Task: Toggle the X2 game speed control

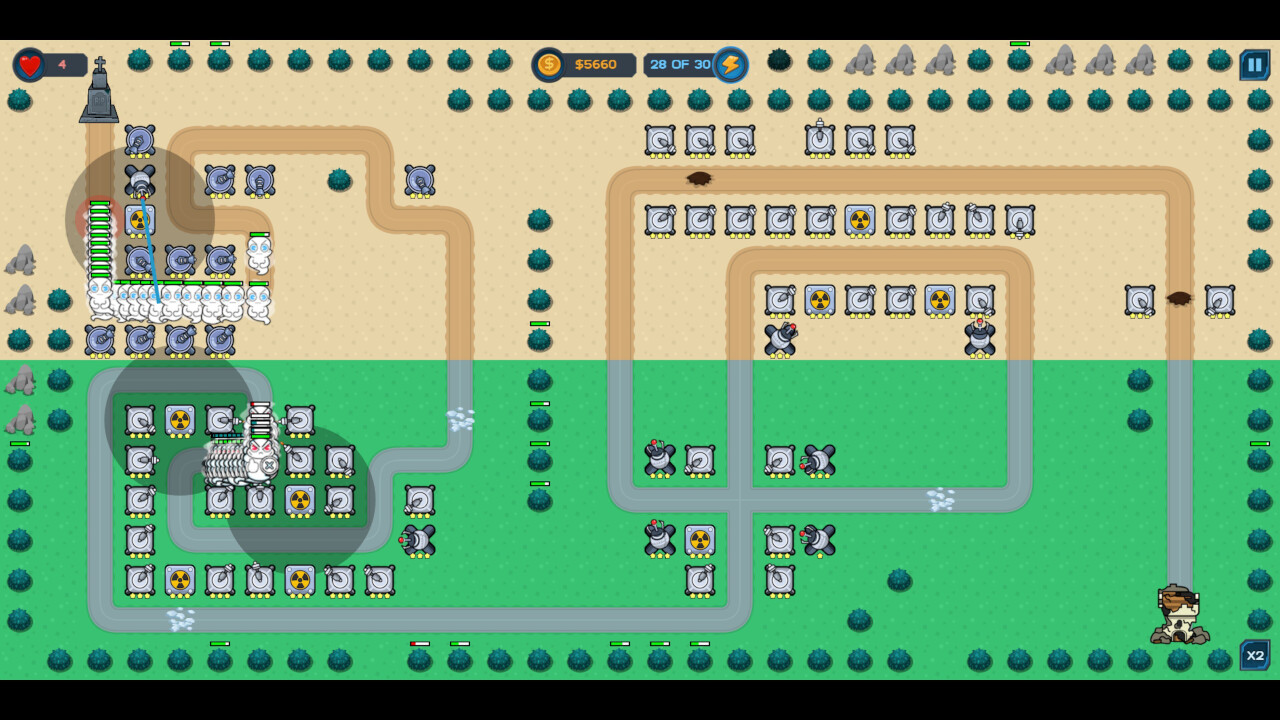Action: pos(1255,656)
